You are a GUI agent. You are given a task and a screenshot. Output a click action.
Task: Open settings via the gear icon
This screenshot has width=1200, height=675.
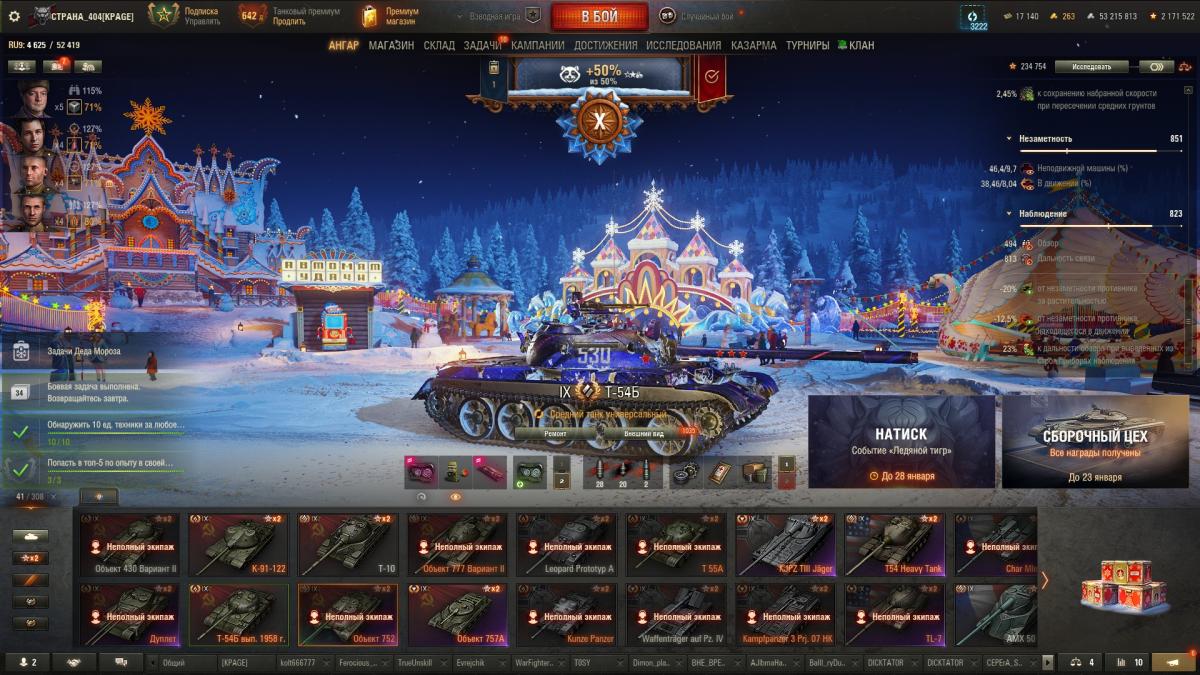pos(14,16)
